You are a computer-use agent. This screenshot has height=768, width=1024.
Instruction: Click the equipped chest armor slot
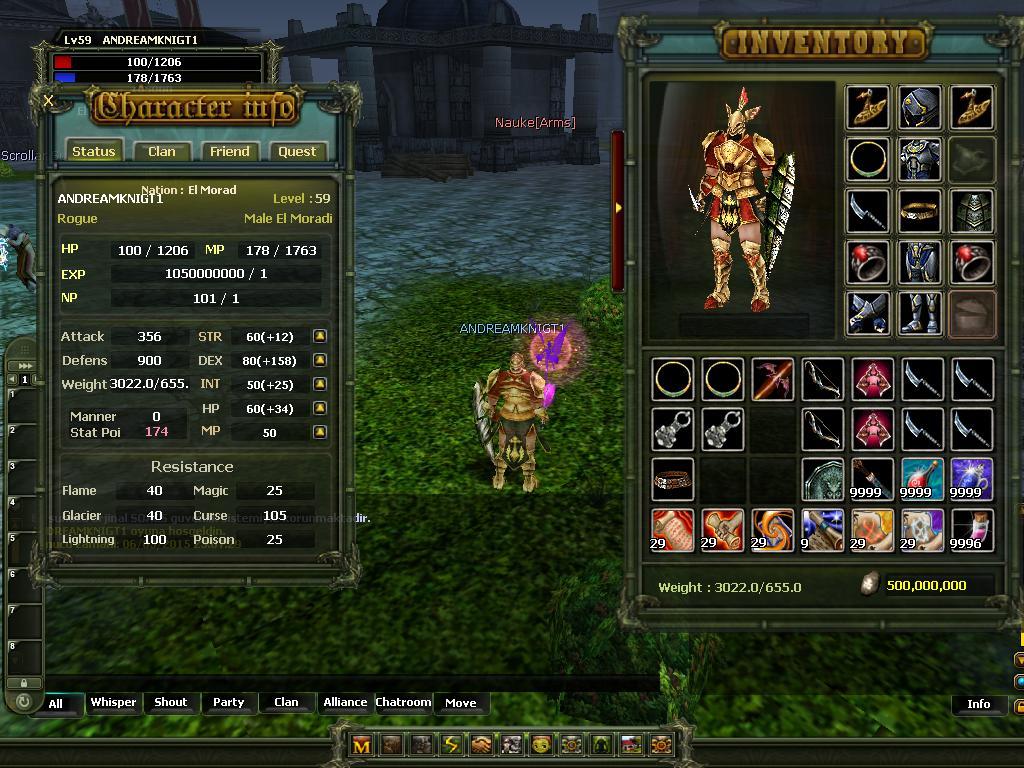[x=919, y=159]
